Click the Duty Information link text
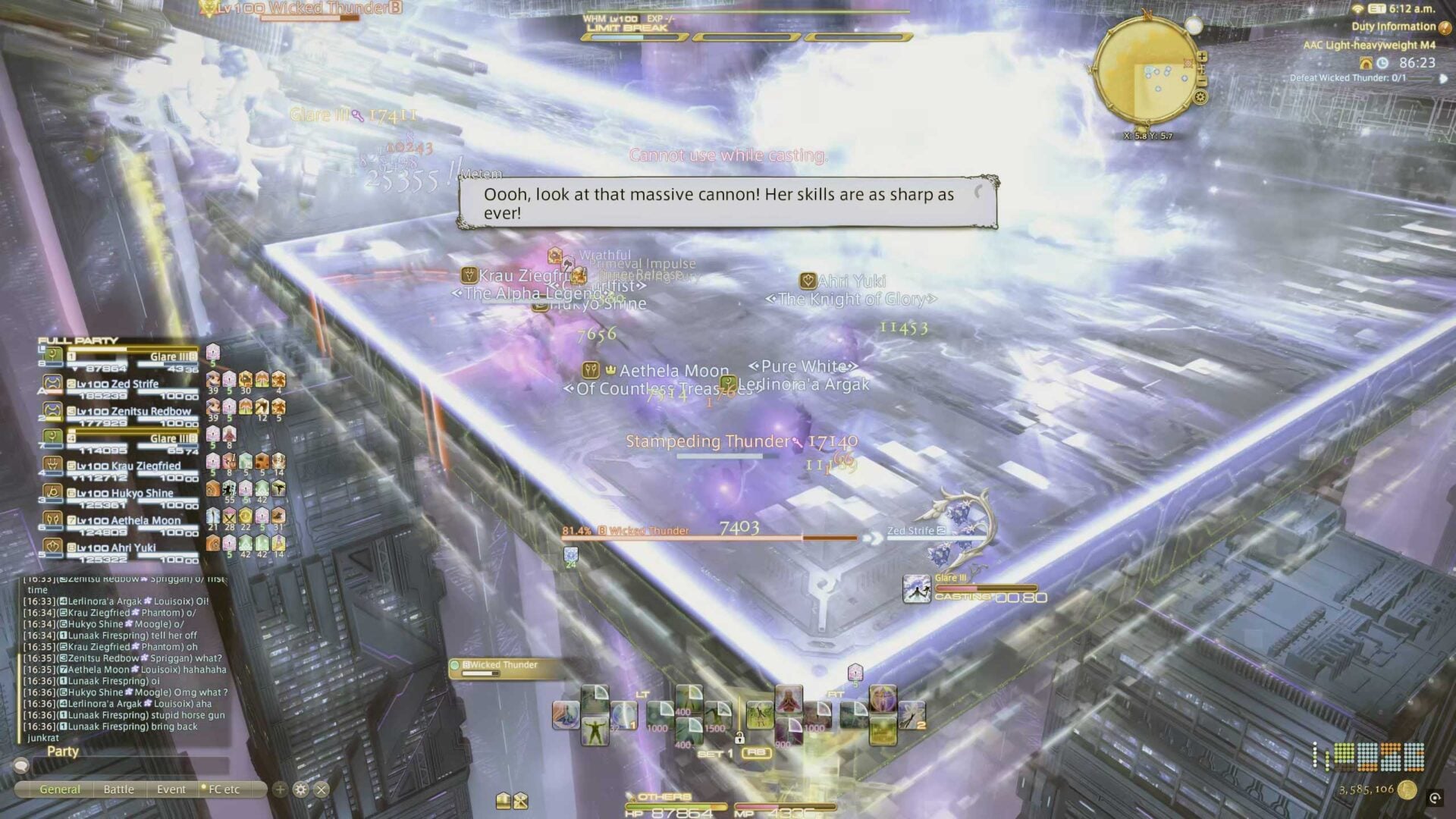 1393,26
